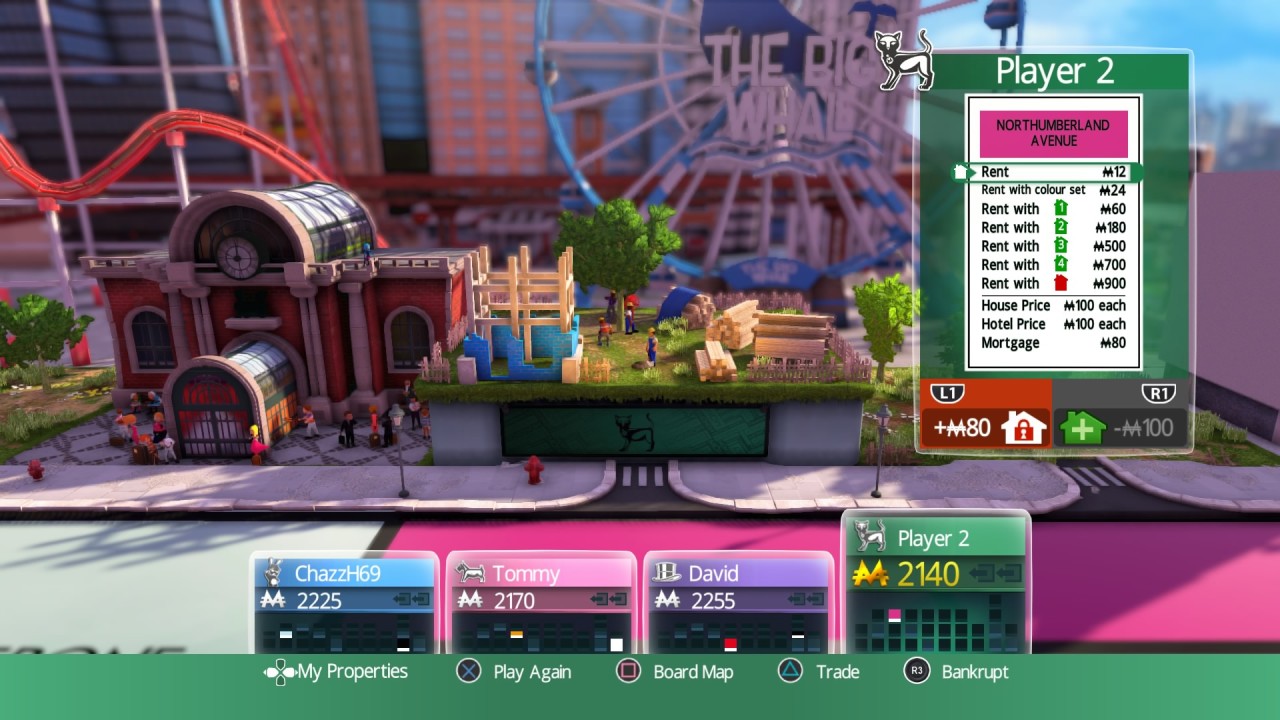Screen dimensions: 1280x720
Task: Start a Trade
Action: tap(819, 672)
